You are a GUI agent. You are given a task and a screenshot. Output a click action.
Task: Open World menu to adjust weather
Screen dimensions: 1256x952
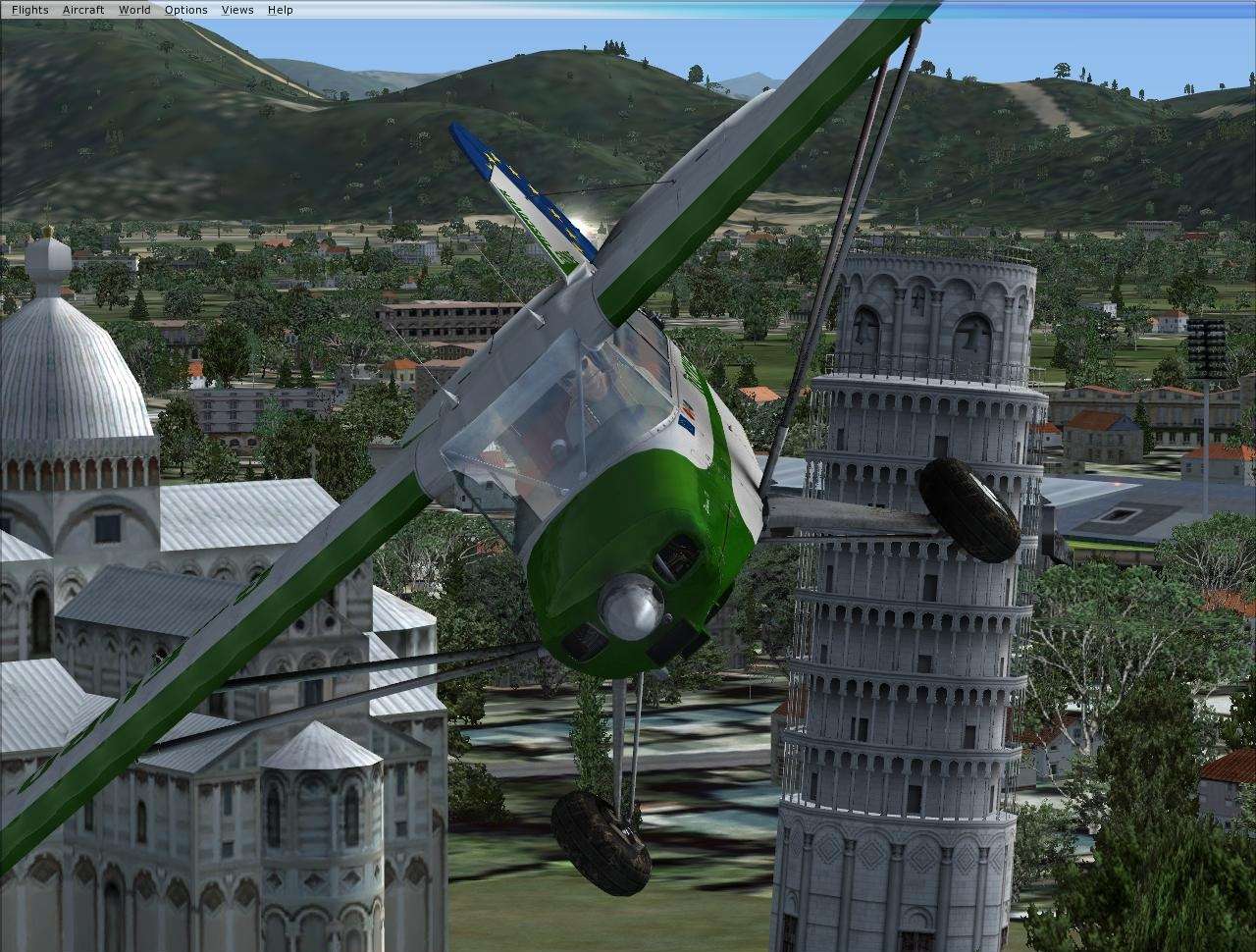coord(133,9)
